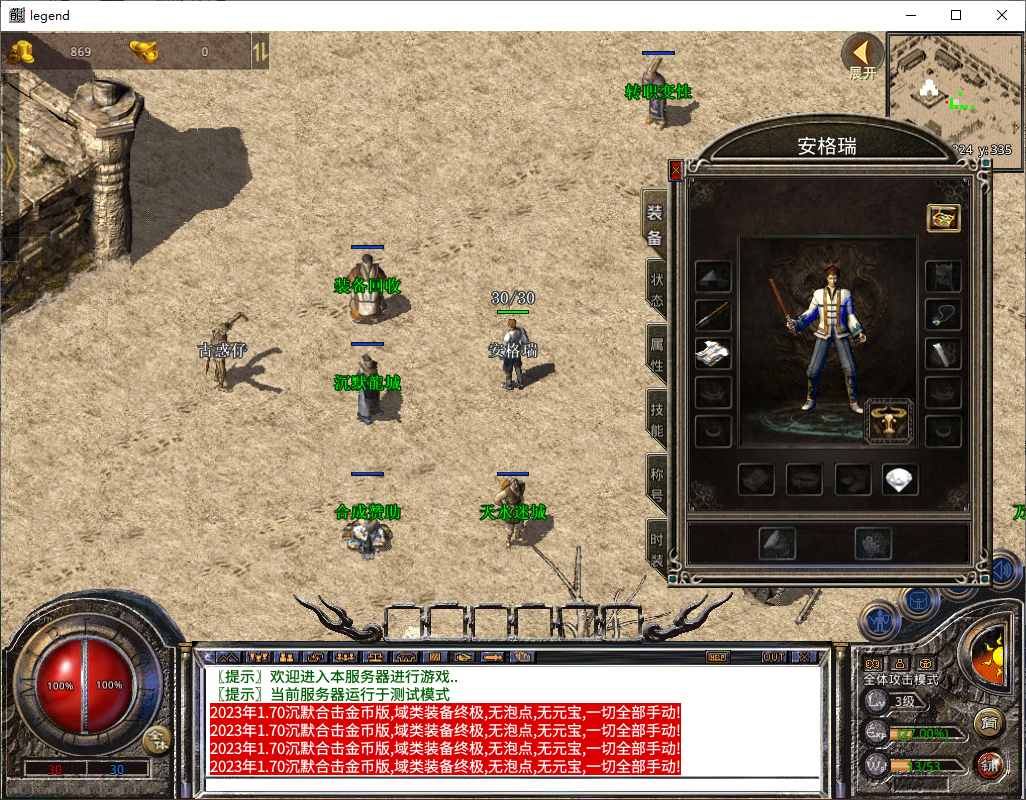Select the equipped wooden sword weapon slot

coord(713,314)
